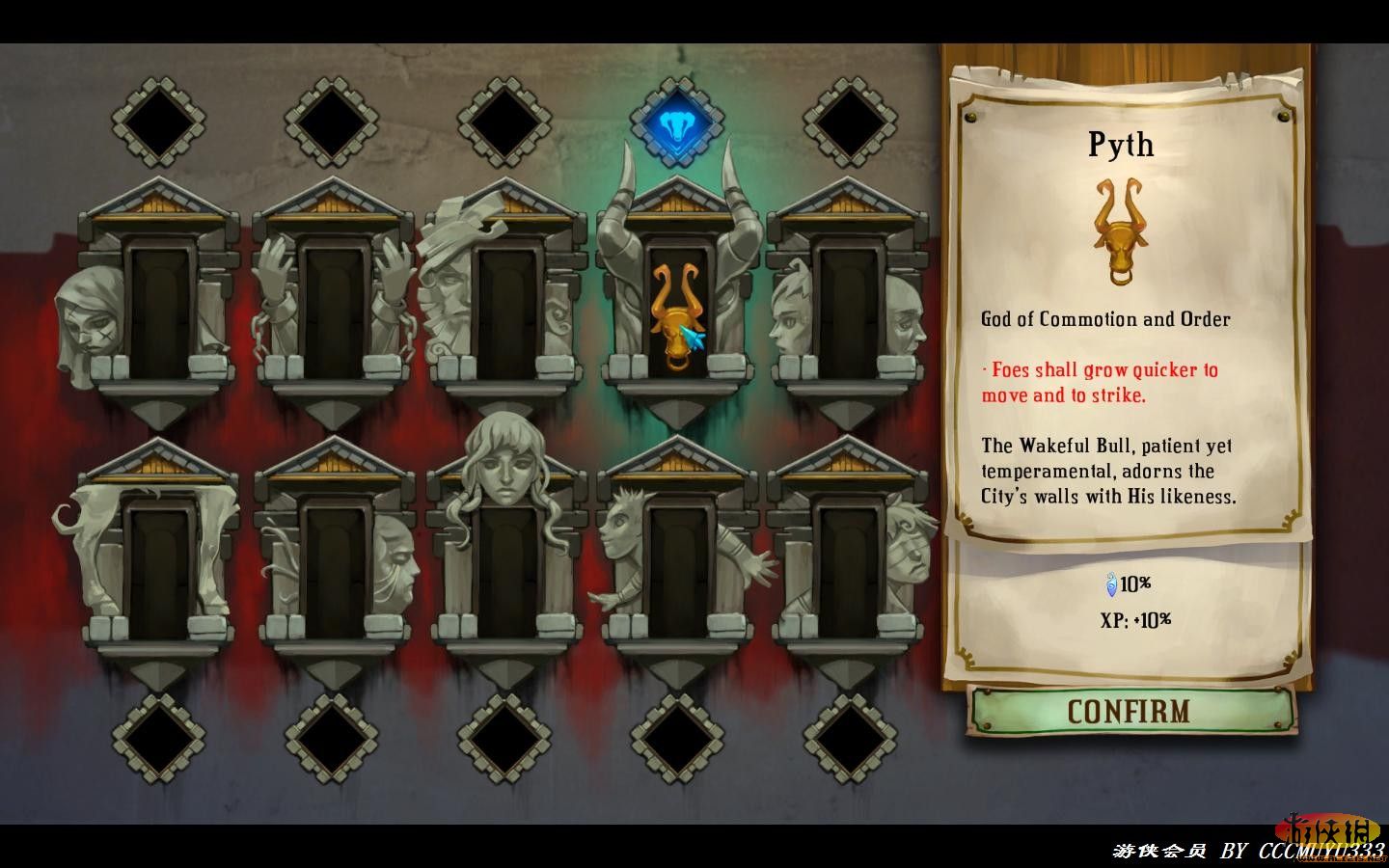Viewport: 1389px width, 868px height.
Task: Confirm the Pyth idol selection
Action: click(1129, 712)
